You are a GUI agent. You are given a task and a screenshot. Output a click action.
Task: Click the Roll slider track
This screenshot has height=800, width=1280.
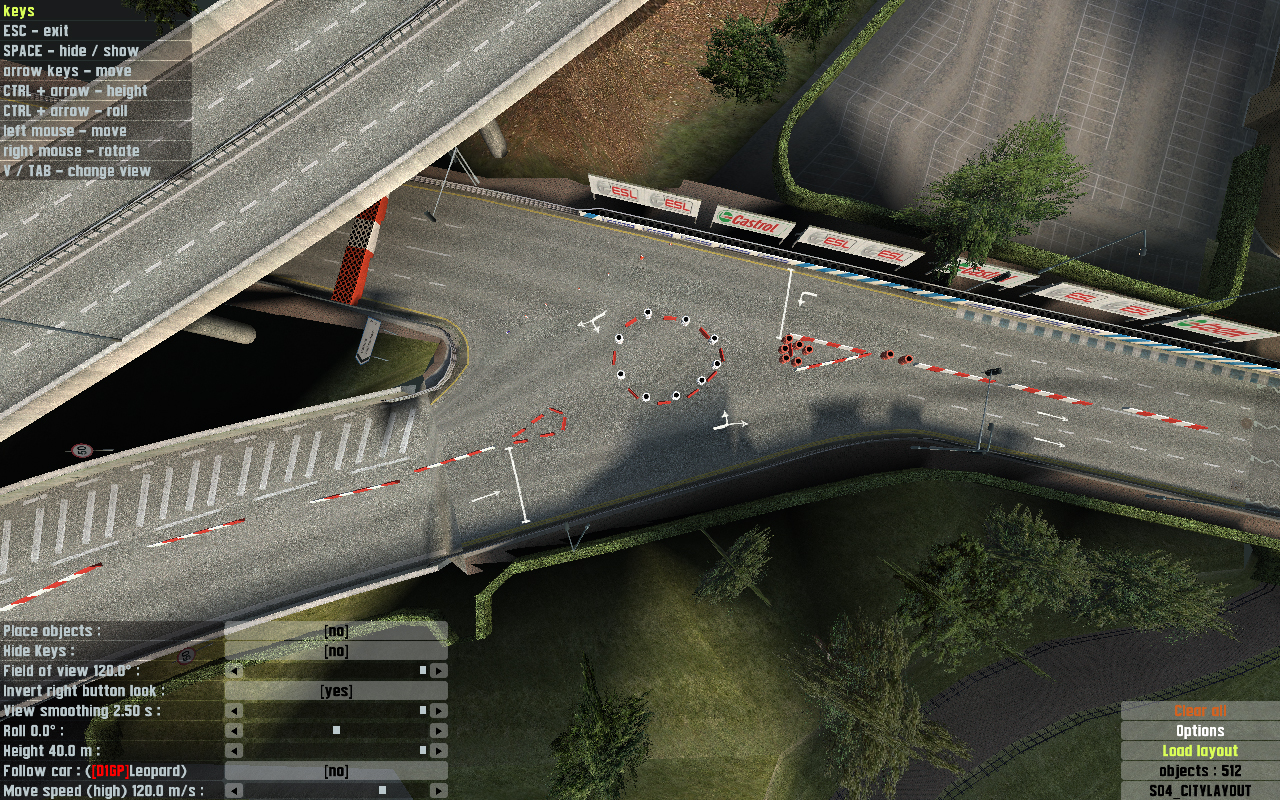(336, 731)
